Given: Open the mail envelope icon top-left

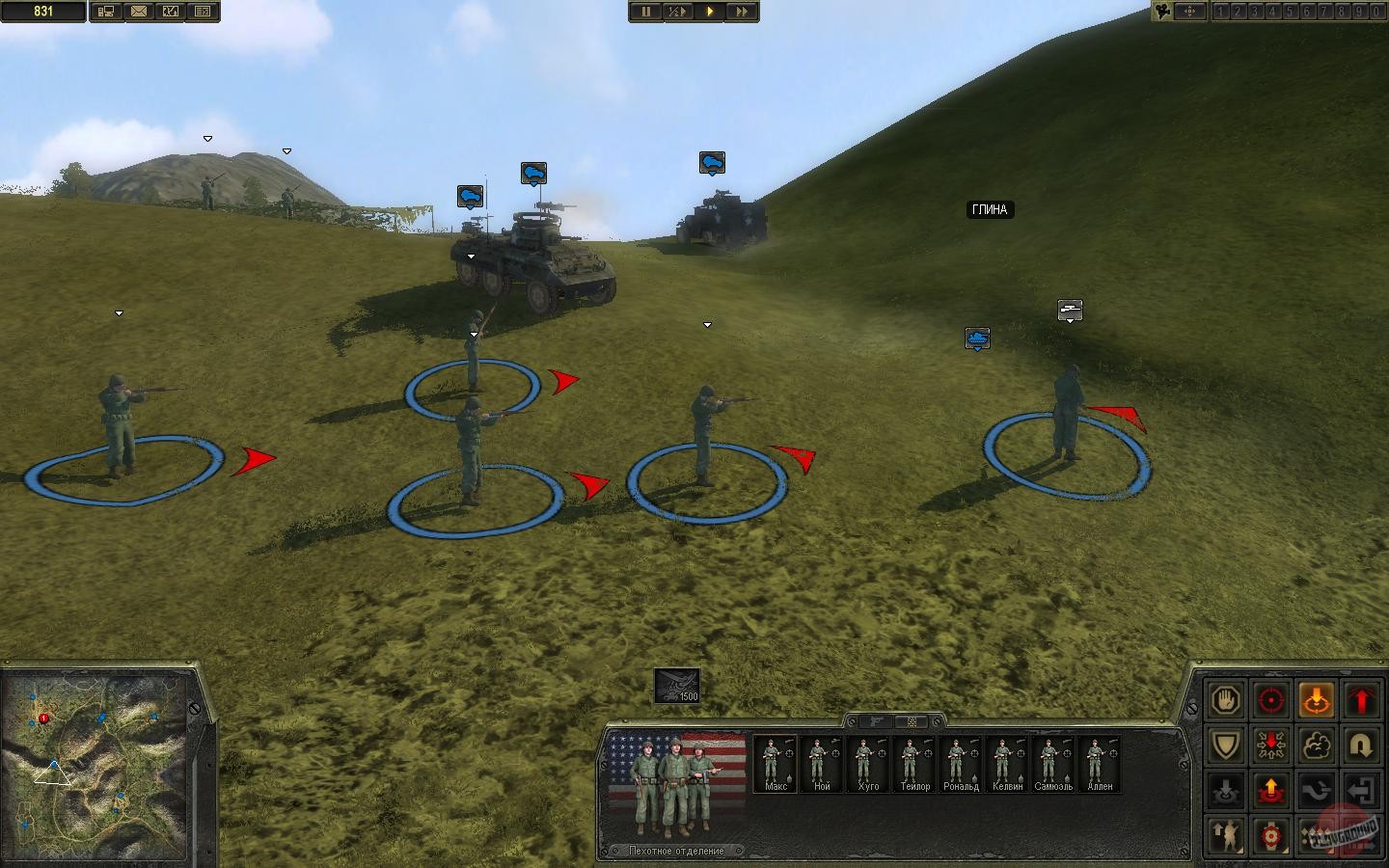Looking at the screenshot, I should (139, 12).
